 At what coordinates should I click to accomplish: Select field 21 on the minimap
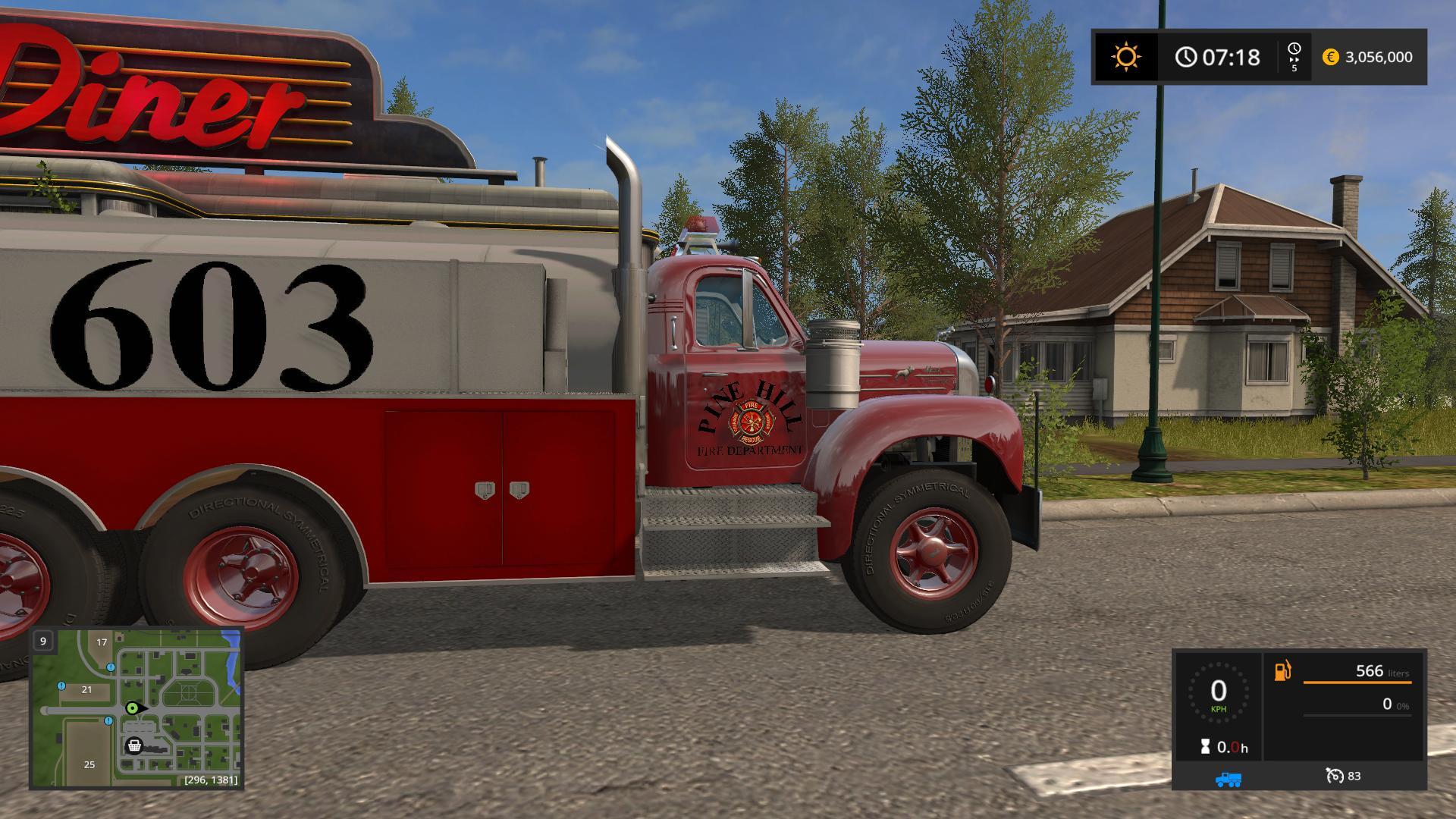click(86, 689)
